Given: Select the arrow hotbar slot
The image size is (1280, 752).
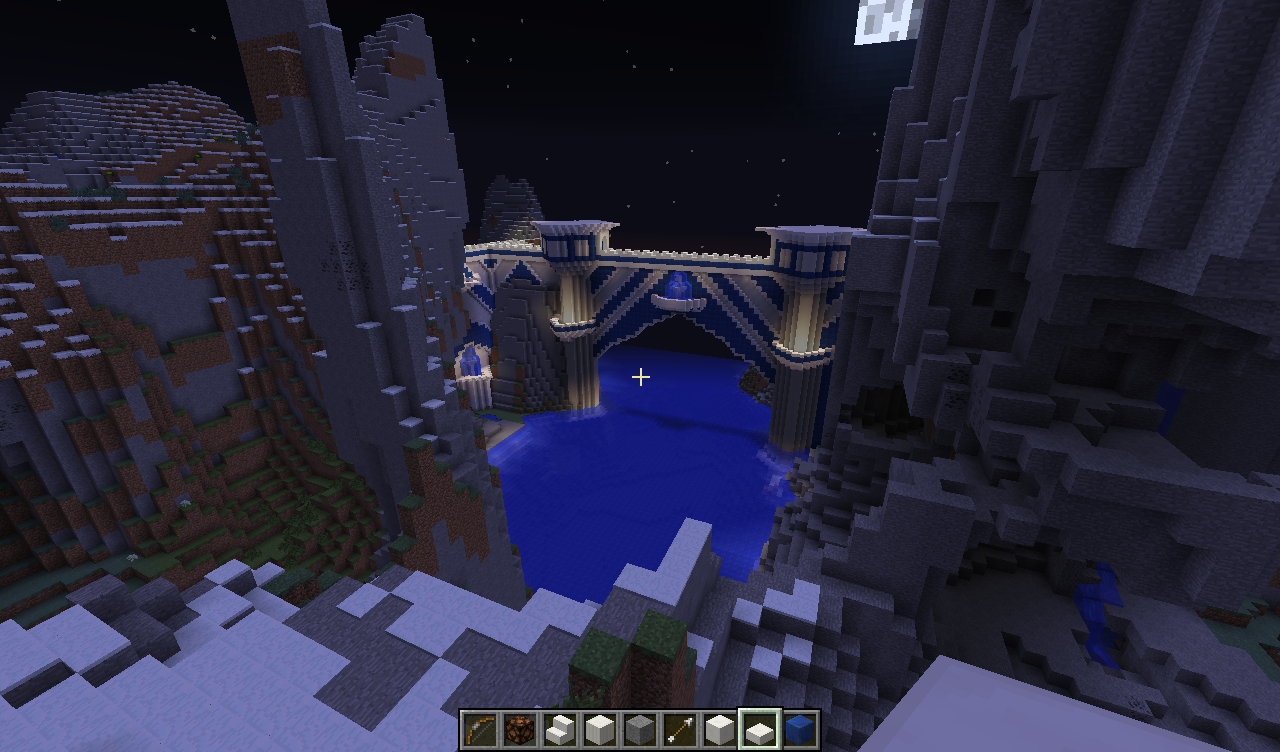Looking at the screenshot, I should (680, 729).
